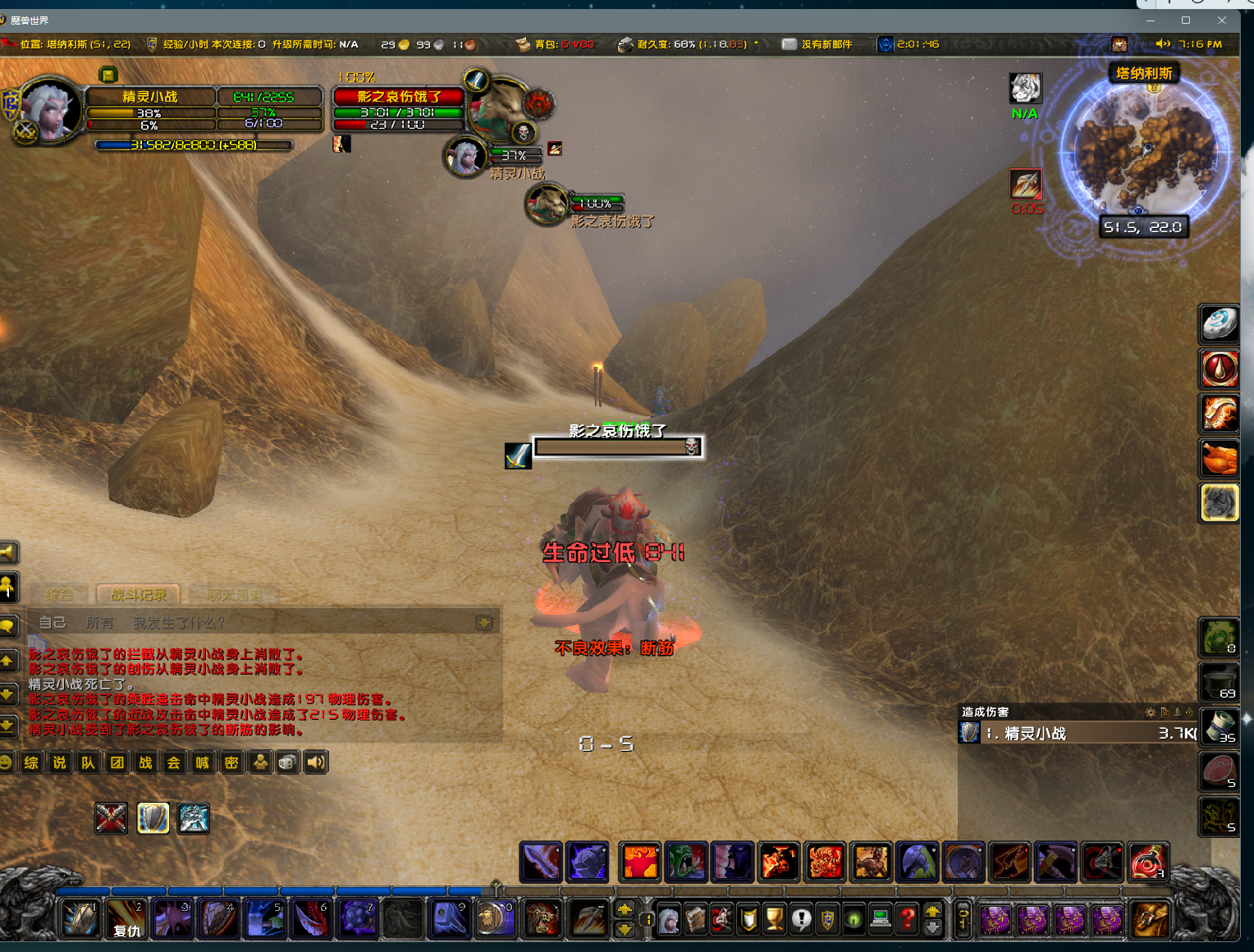Switch to the 战斗记录 combat log tab
The height and width of the screenshot is (952, 1254).
[x=138, y=595]
